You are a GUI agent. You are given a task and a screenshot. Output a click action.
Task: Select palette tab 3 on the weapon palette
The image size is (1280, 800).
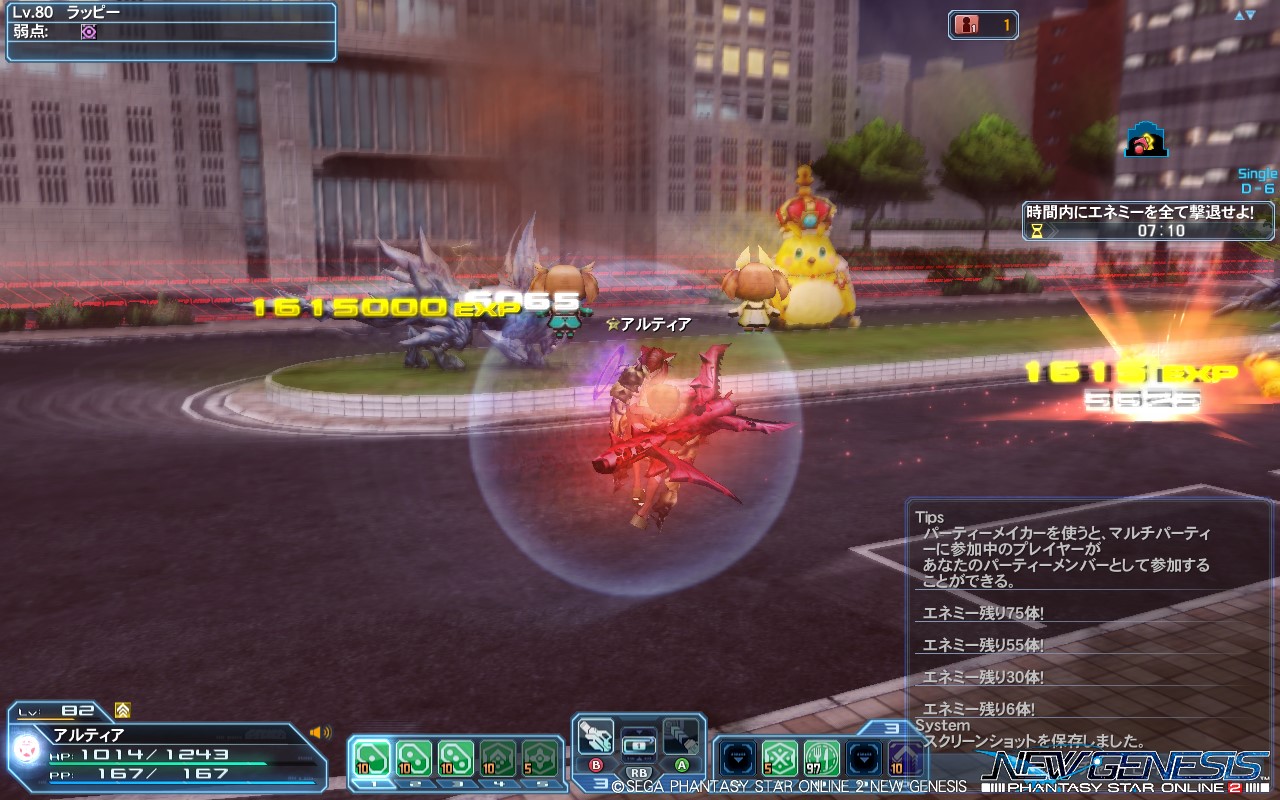[598, 783]
